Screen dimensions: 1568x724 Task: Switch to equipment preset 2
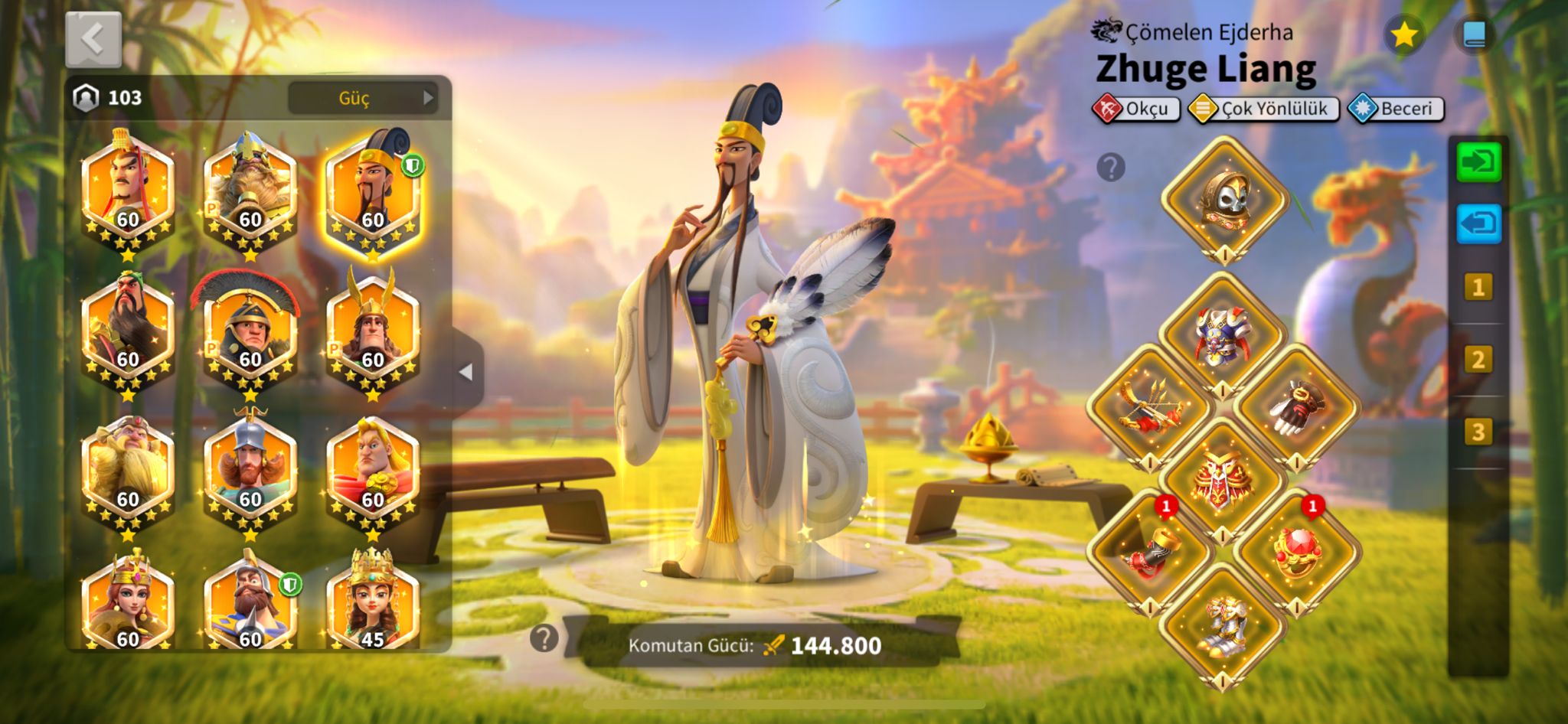(x=1478, y=360)
